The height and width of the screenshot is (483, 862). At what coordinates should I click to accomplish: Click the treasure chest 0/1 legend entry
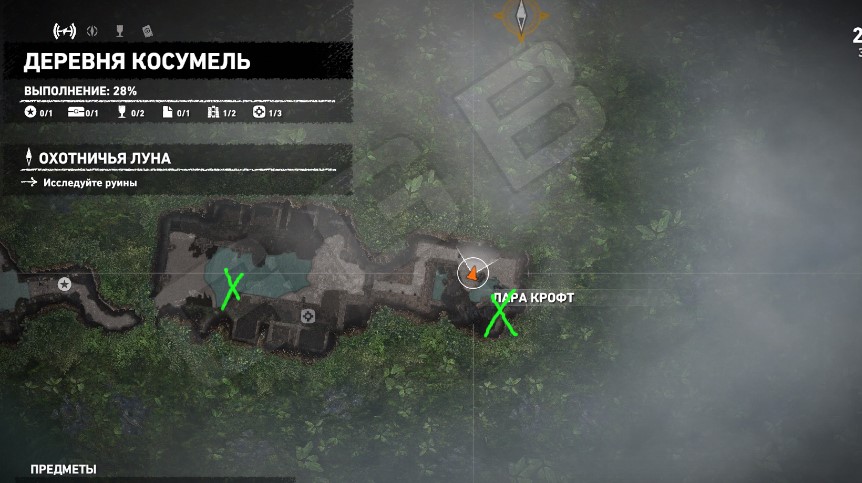click(x=83, y=113)
